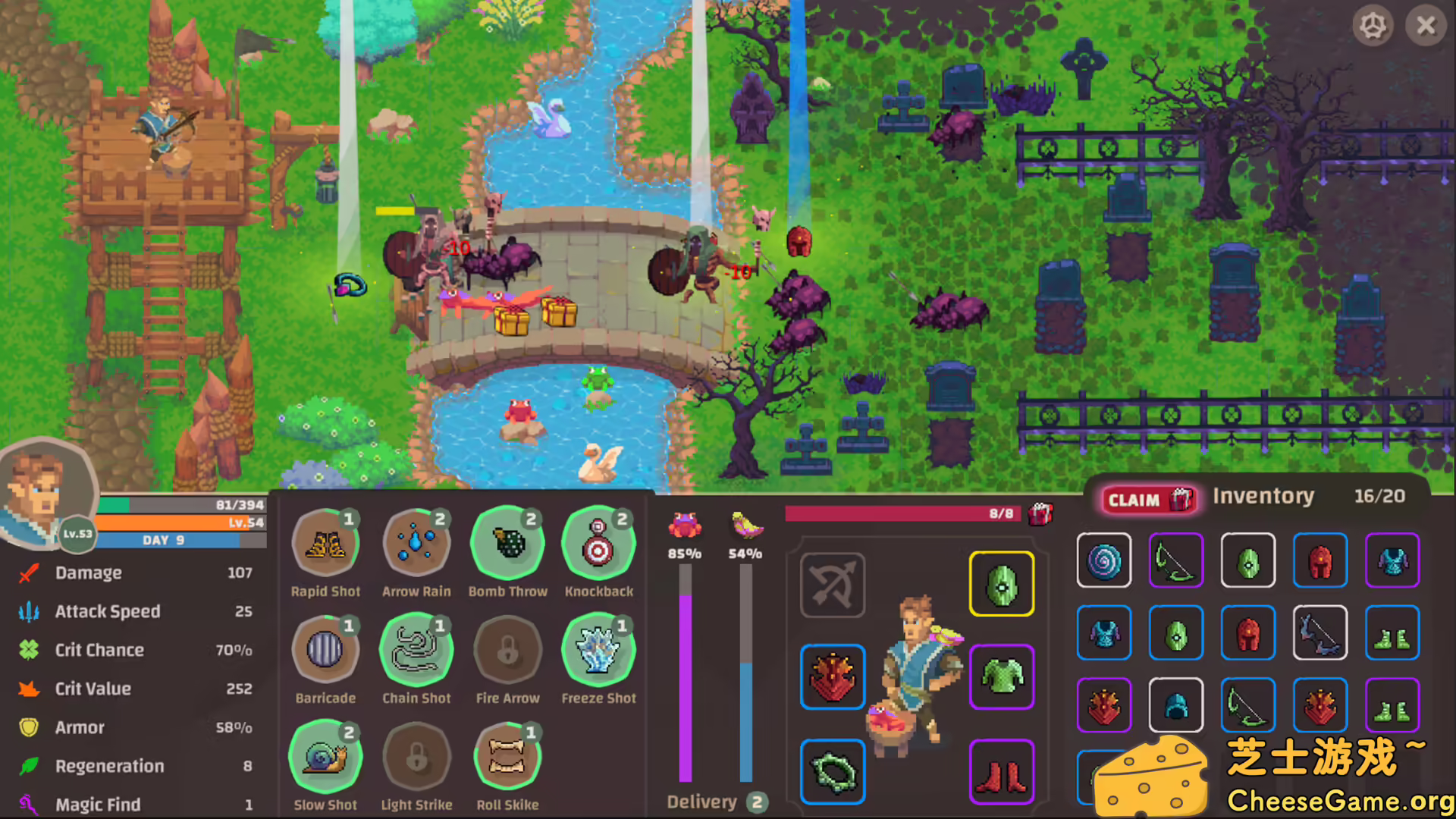Pick the Chain Shot skill
Screen dimensions: 1456x819
click(416, 648)
